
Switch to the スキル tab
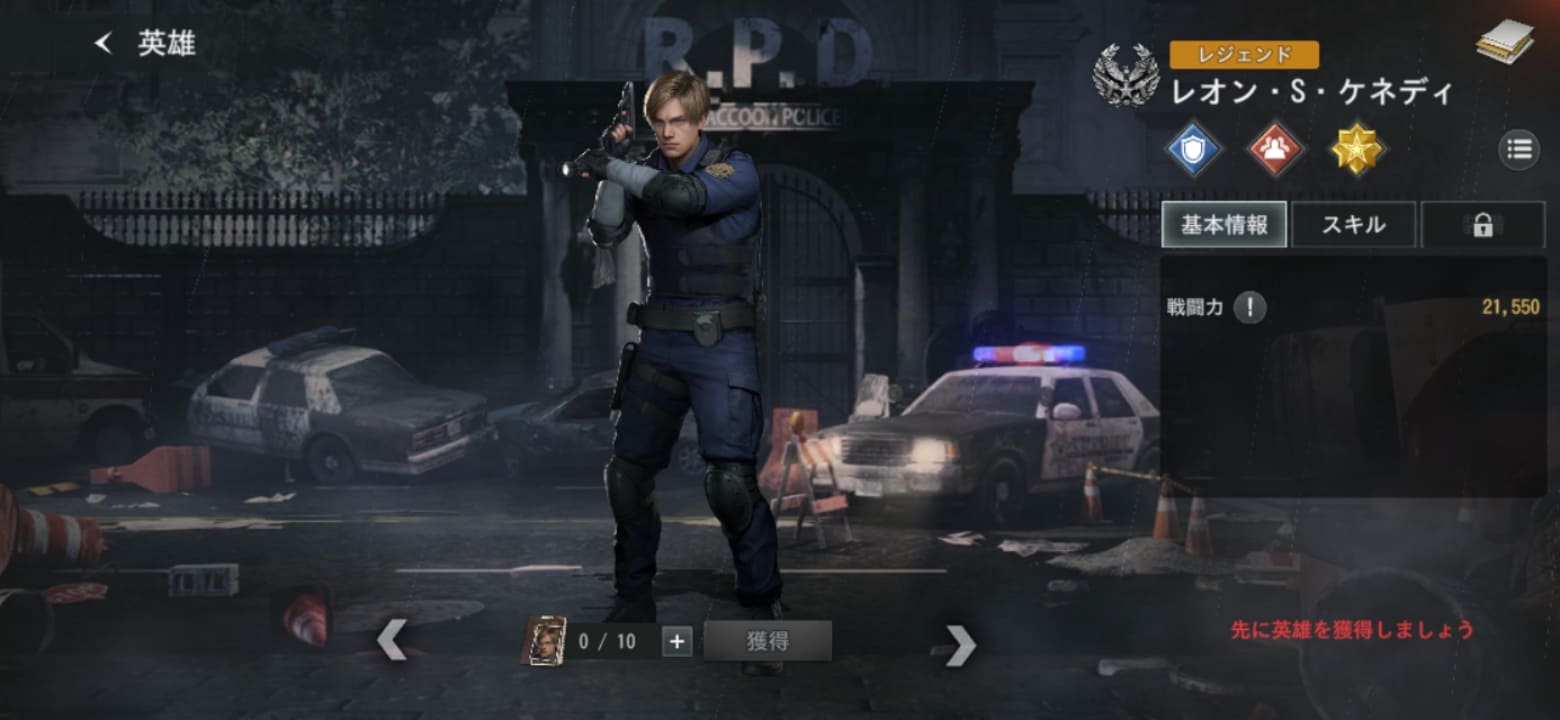coord(1354,225)
